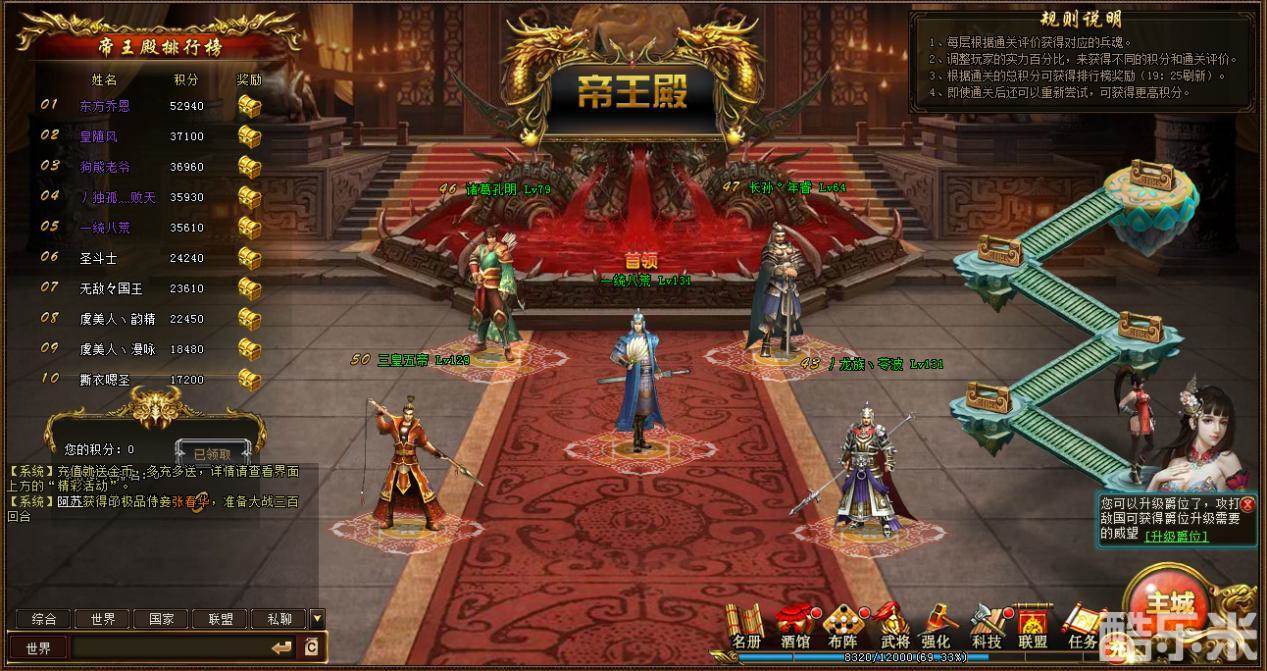Select rank 01 player 东方乔恩 in leaderboard
Screen dimensions: 1267x671
(x=105, y=105)
